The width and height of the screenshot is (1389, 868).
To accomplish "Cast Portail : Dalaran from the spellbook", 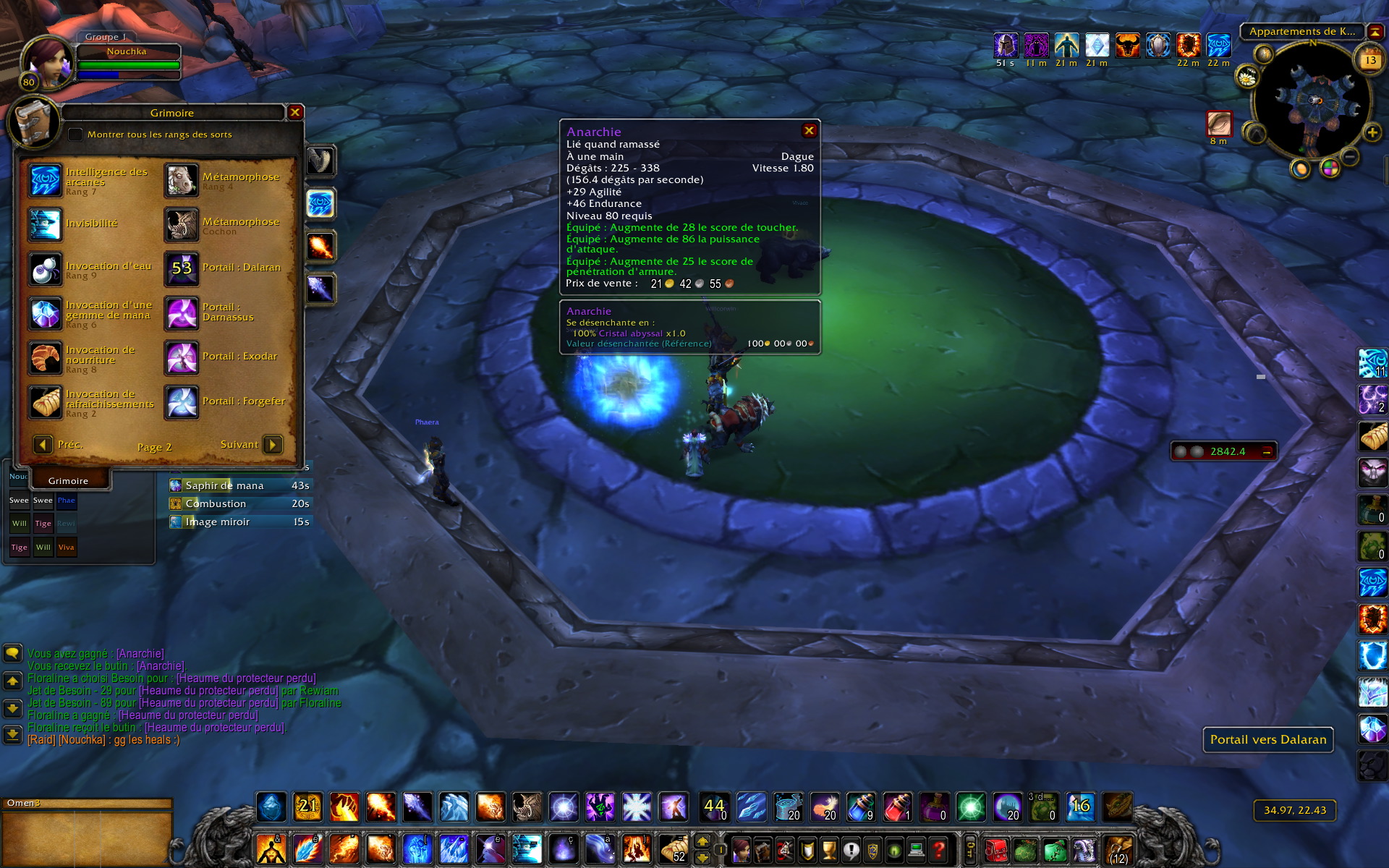I will pyautogui.click(x=182, y=268).
